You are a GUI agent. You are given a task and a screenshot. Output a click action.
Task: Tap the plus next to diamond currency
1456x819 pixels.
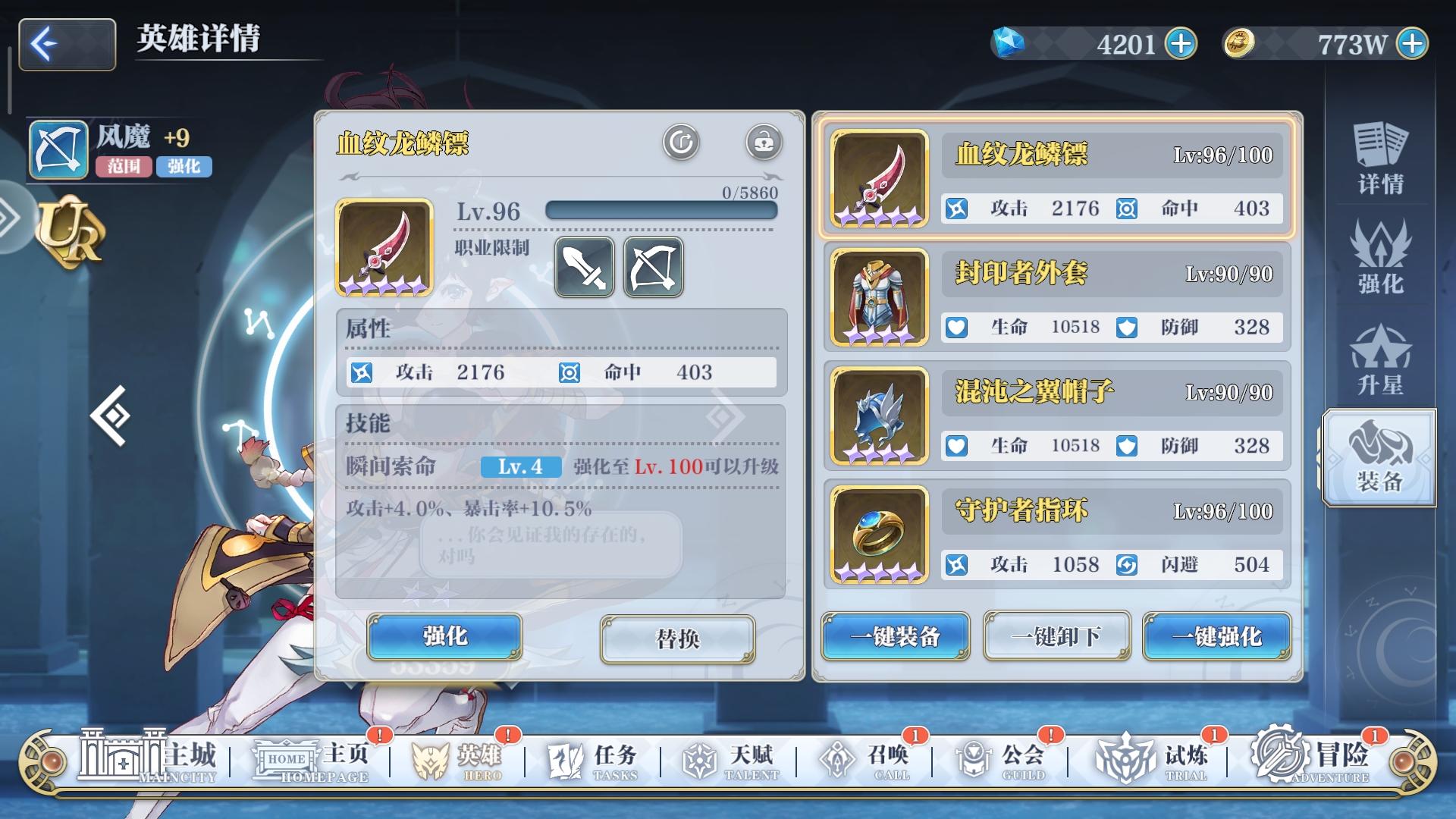(x=1183, y=43)
